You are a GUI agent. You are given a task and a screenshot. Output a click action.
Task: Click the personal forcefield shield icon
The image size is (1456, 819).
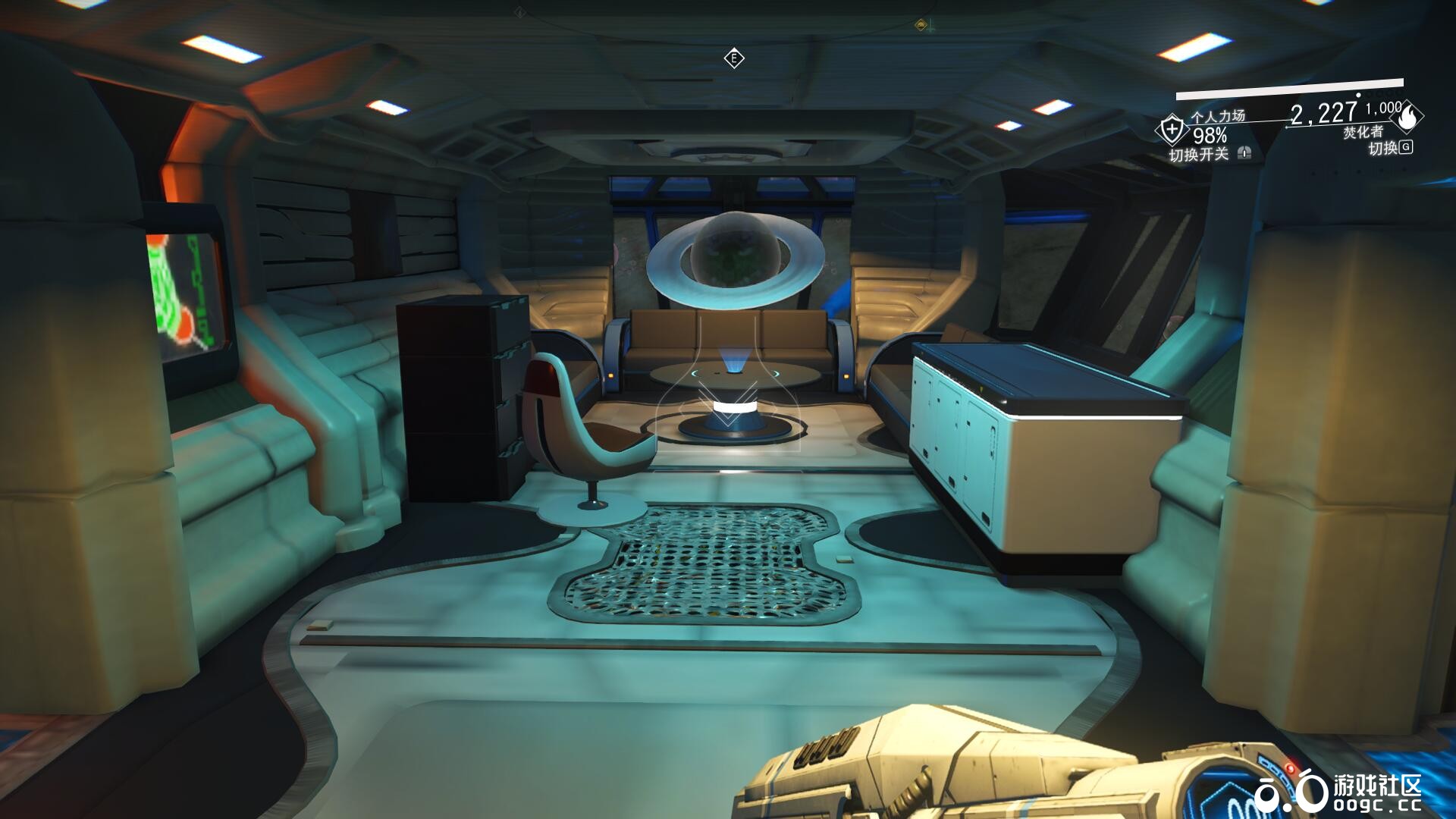pos(1172,129)
